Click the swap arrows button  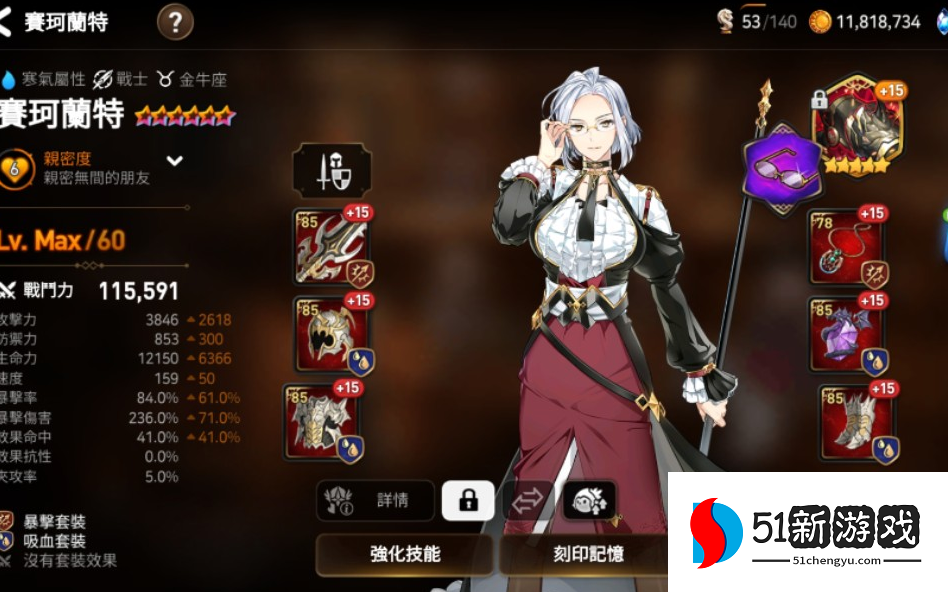[528, 500]
